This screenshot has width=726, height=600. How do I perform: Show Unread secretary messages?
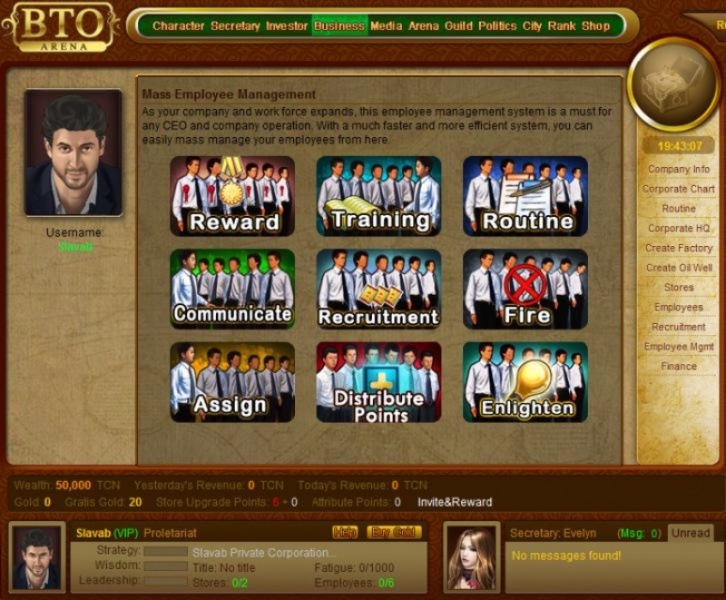689,533
